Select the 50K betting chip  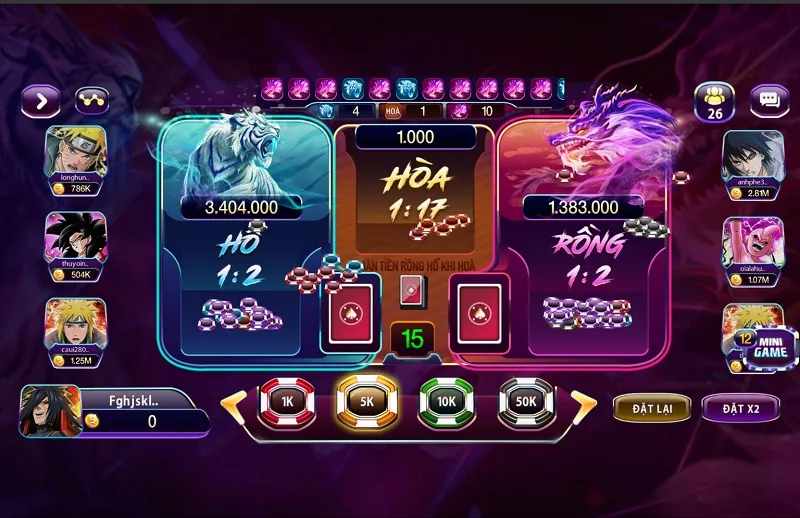tap(526, 403)
